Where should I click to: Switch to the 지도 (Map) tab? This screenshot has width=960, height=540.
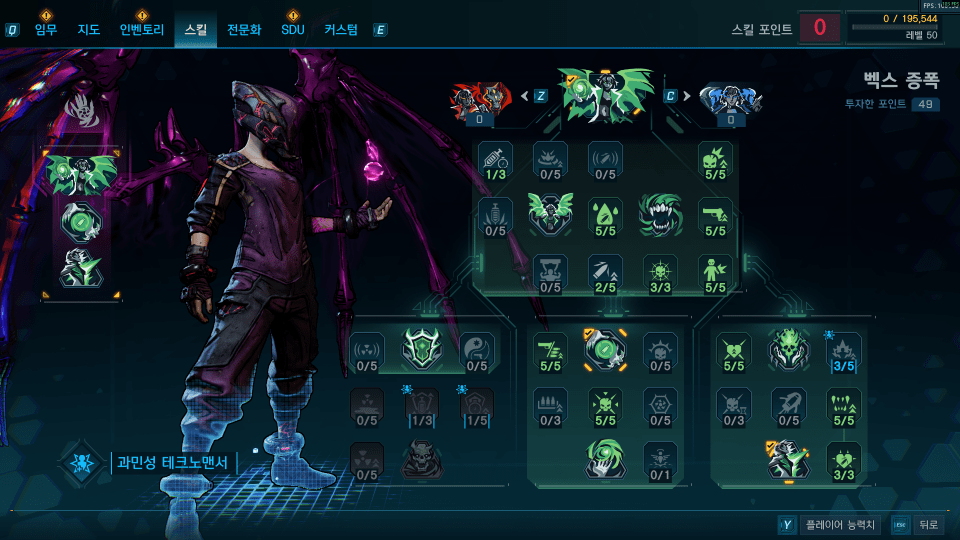pos(89,30)
